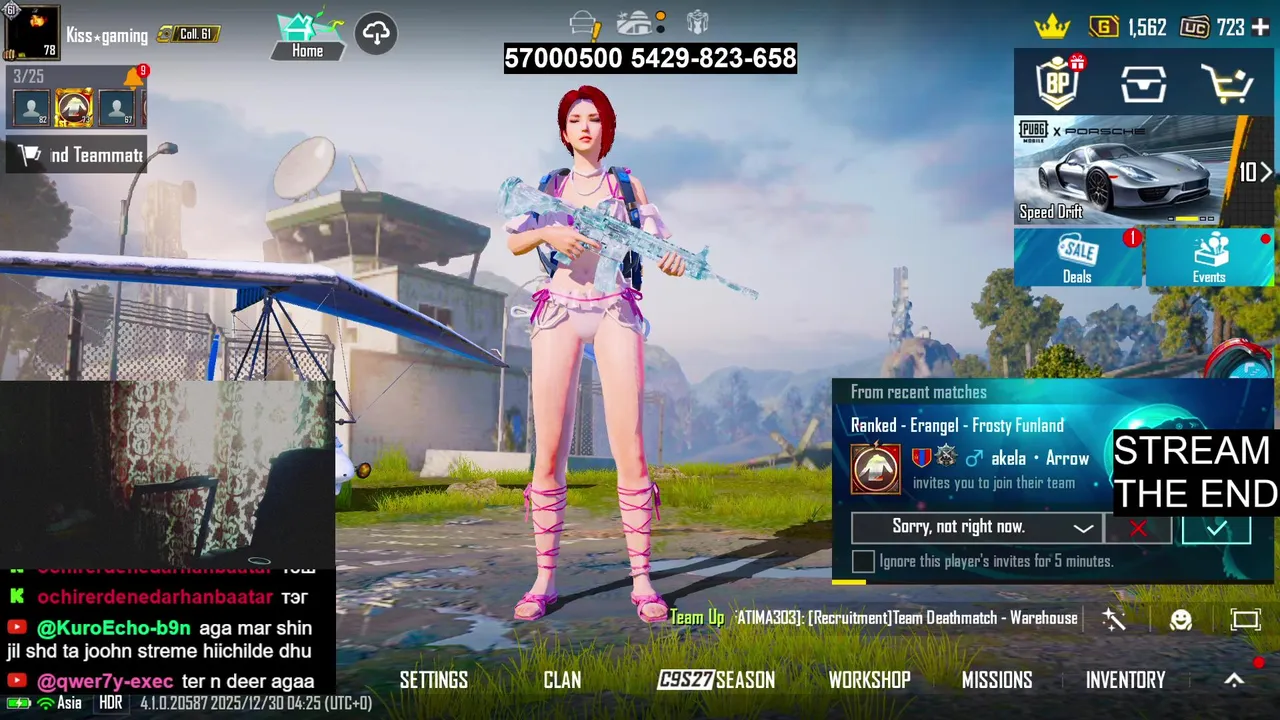Add more UC with the plus button
Image resolution: width=1280 pixels, height=720 pixels.
1260,28
